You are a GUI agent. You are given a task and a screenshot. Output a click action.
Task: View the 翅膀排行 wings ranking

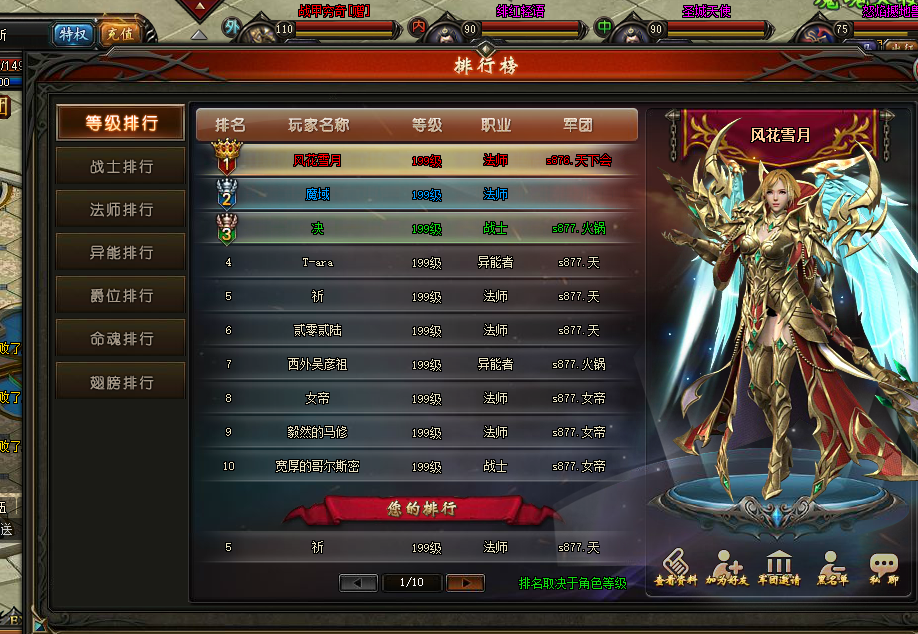tap(121, 382)
